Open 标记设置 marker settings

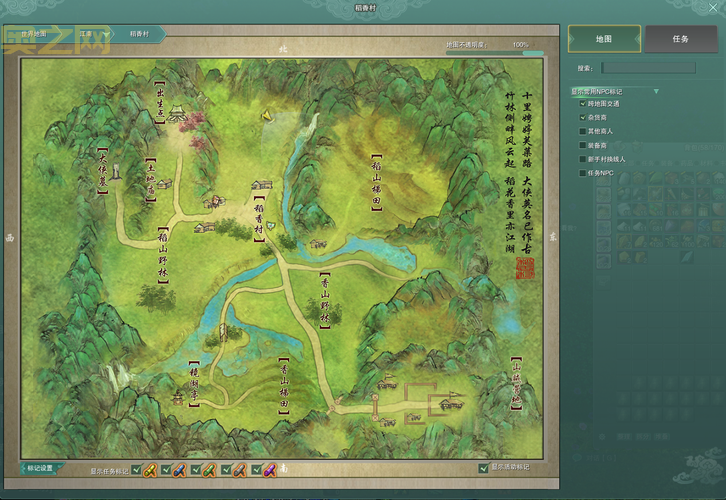tap(41, 468)
